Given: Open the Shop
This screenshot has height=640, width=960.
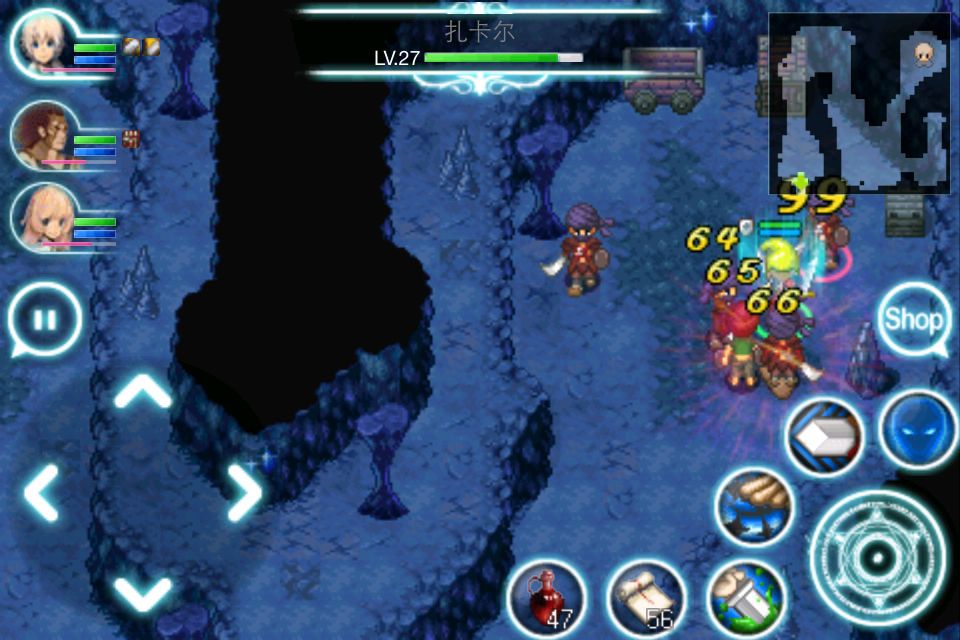Looking at the screenshot, I should coord(913,320).
